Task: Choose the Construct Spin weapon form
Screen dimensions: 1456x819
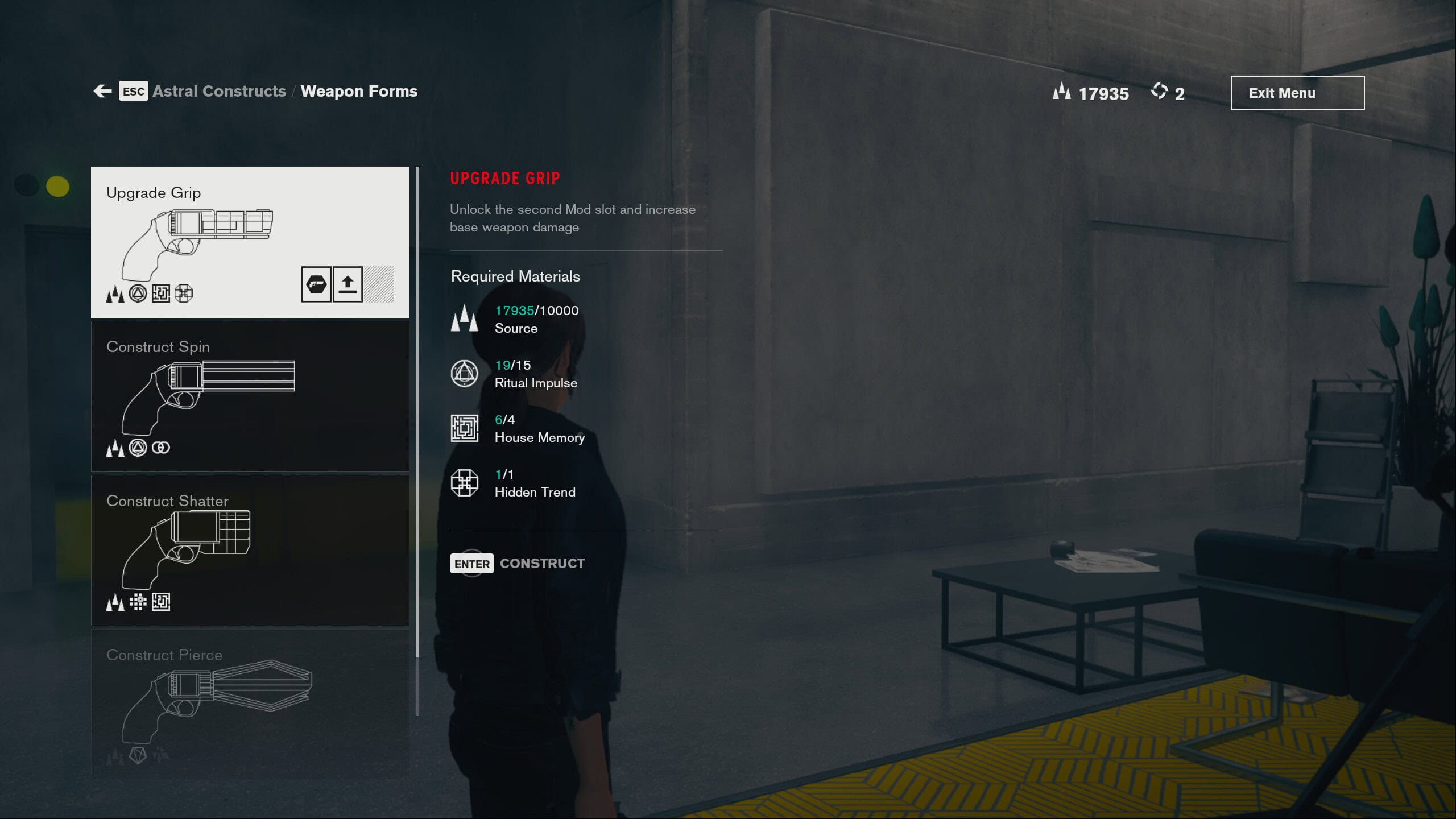Action: click(x=250, y=396)
